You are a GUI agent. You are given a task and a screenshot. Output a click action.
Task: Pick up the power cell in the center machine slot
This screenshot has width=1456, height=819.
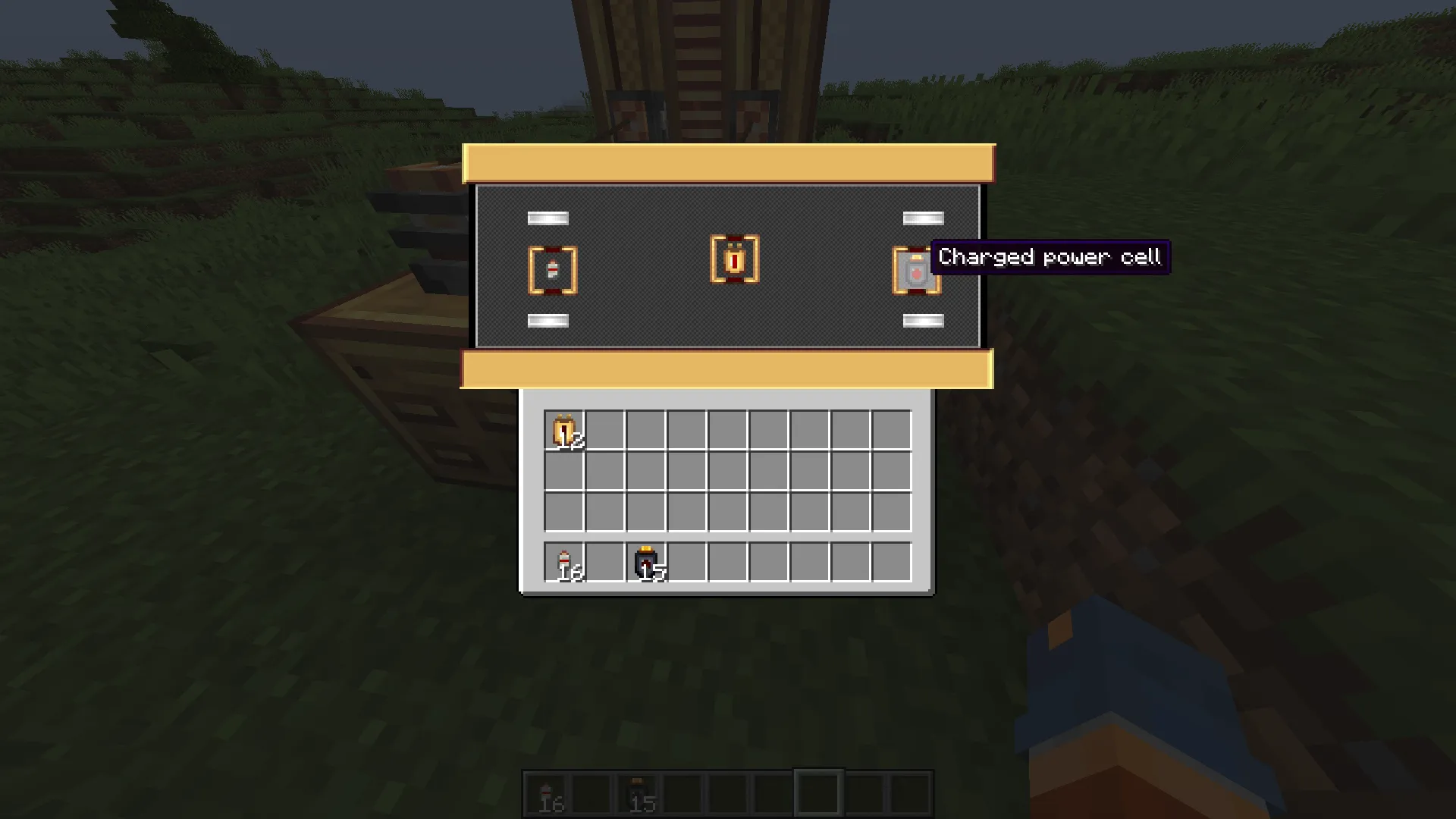pyautogui.click(x=733, y=260)
